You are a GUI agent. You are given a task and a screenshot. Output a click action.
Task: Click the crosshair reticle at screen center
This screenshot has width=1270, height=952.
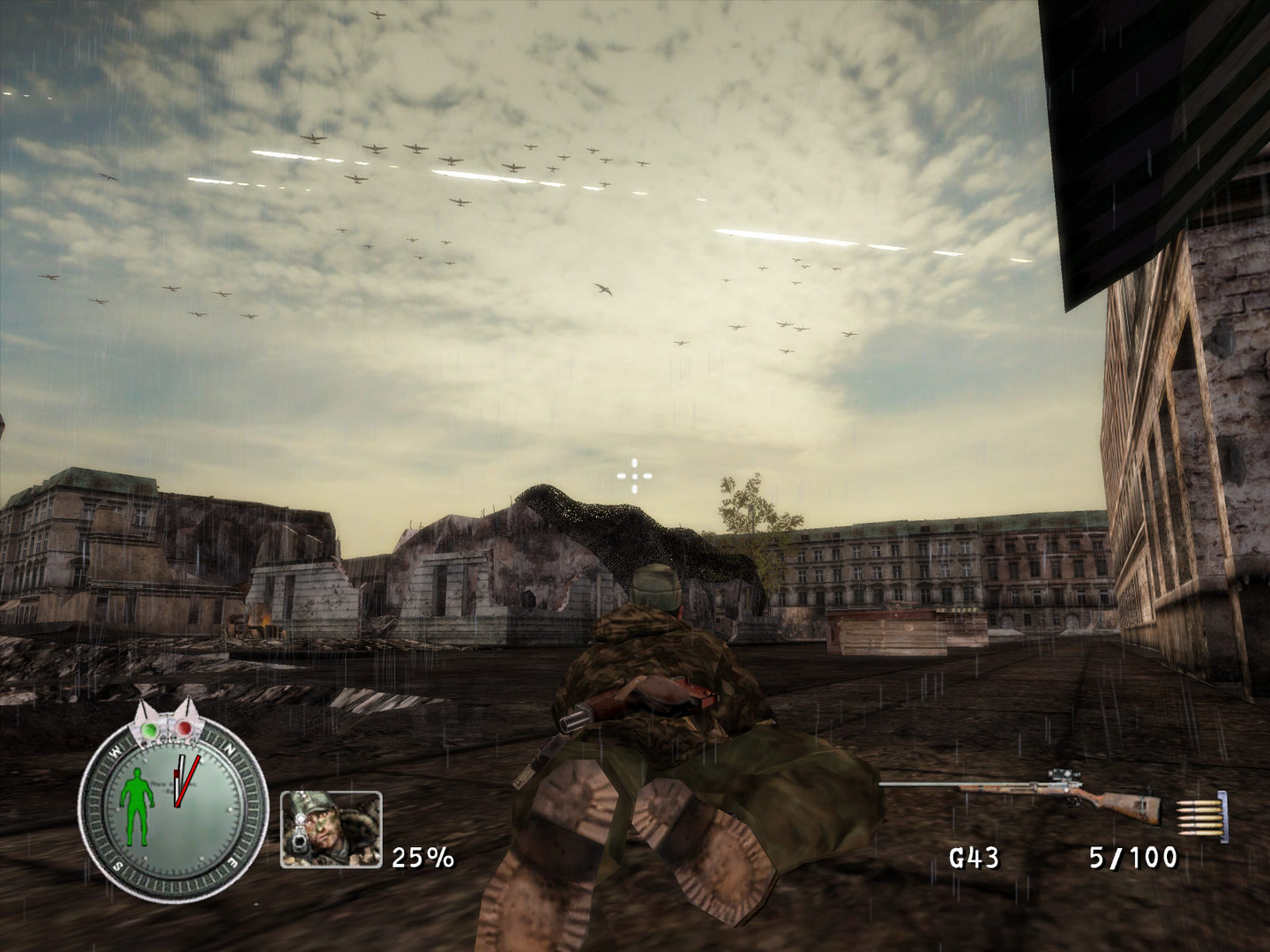(637, 474)
